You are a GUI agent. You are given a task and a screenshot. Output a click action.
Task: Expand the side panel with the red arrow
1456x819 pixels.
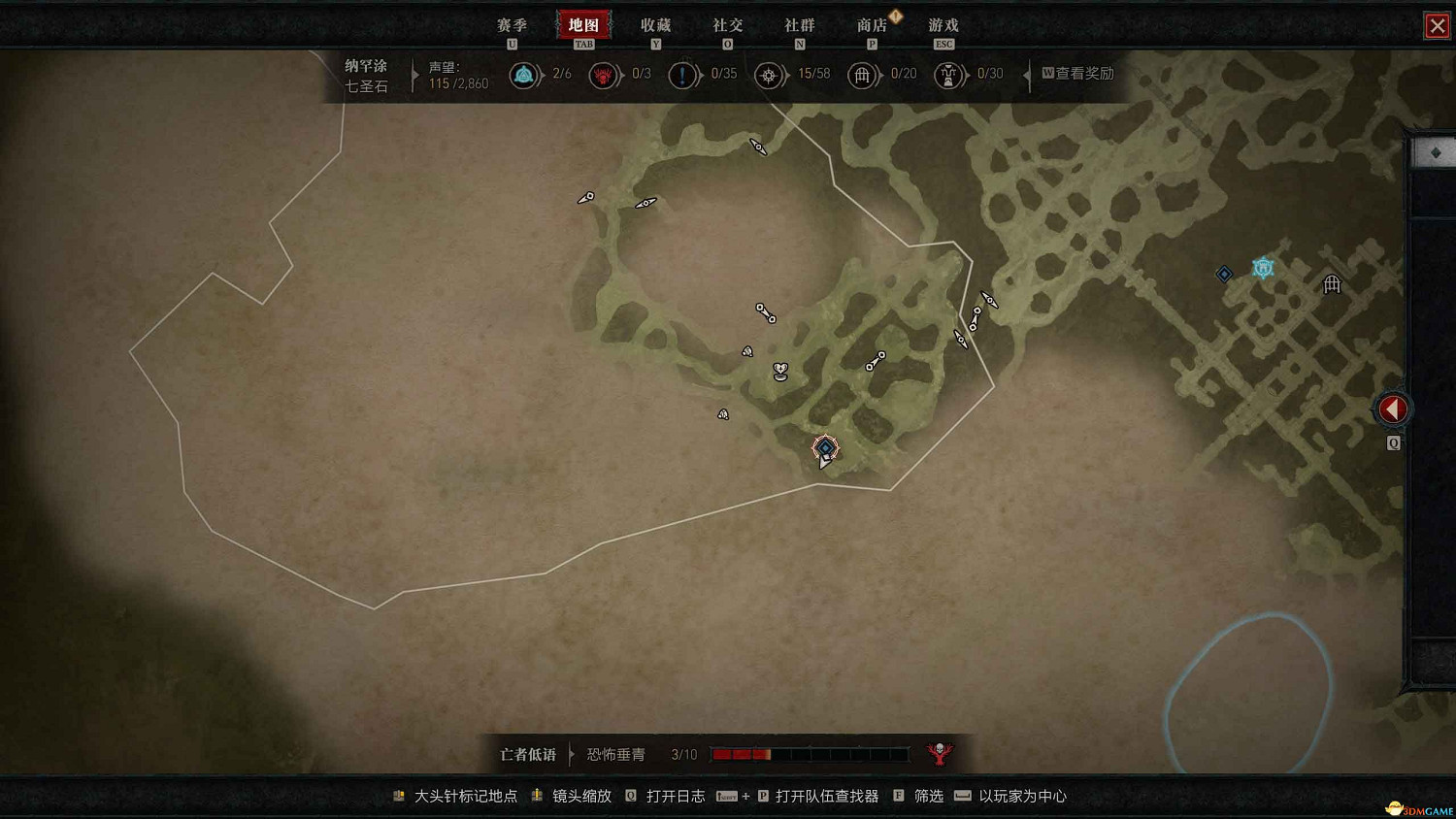1392,409
